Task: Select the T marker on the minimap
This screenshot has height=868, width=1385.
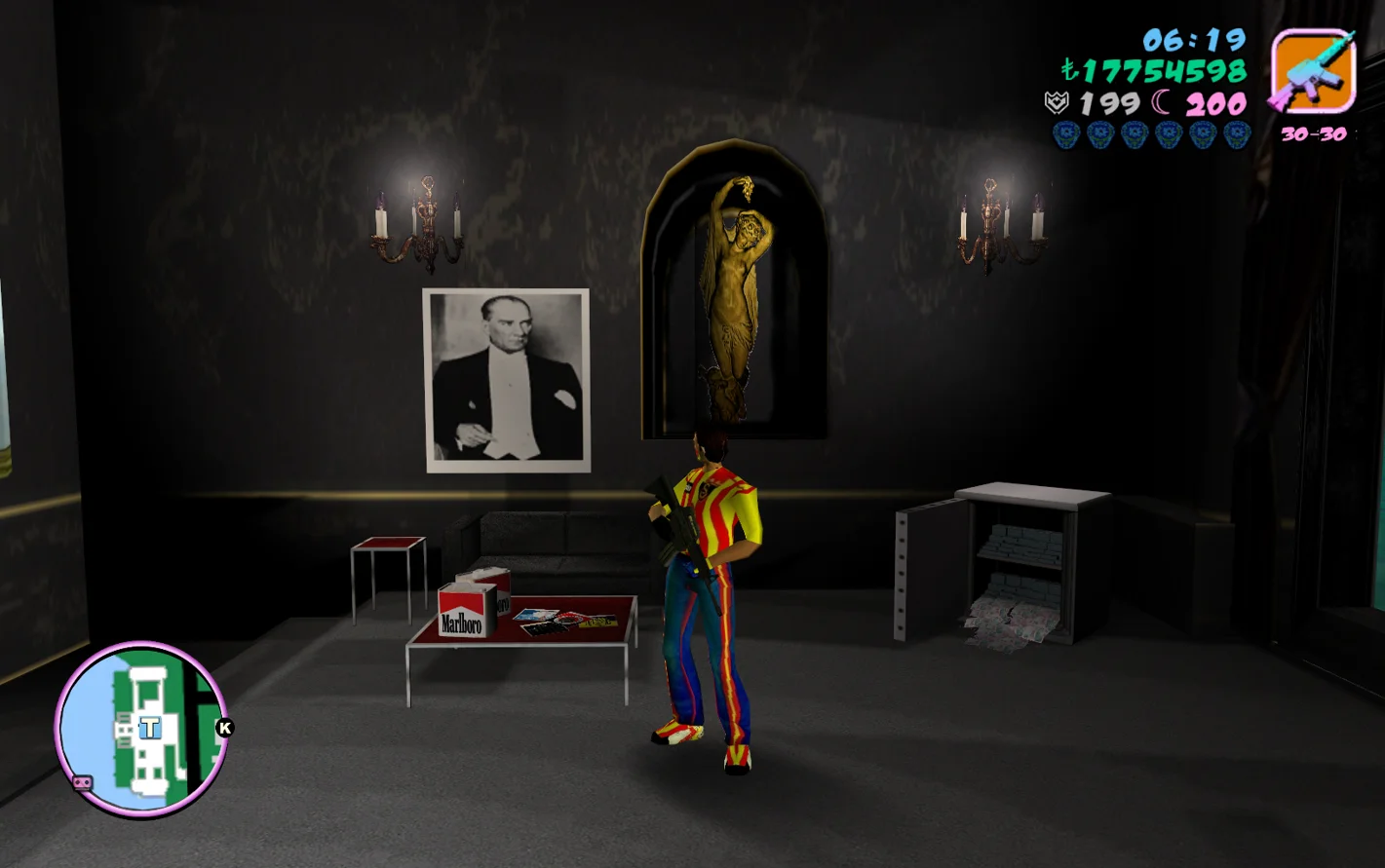Action: pyautogui.click(x=149, y=728)
